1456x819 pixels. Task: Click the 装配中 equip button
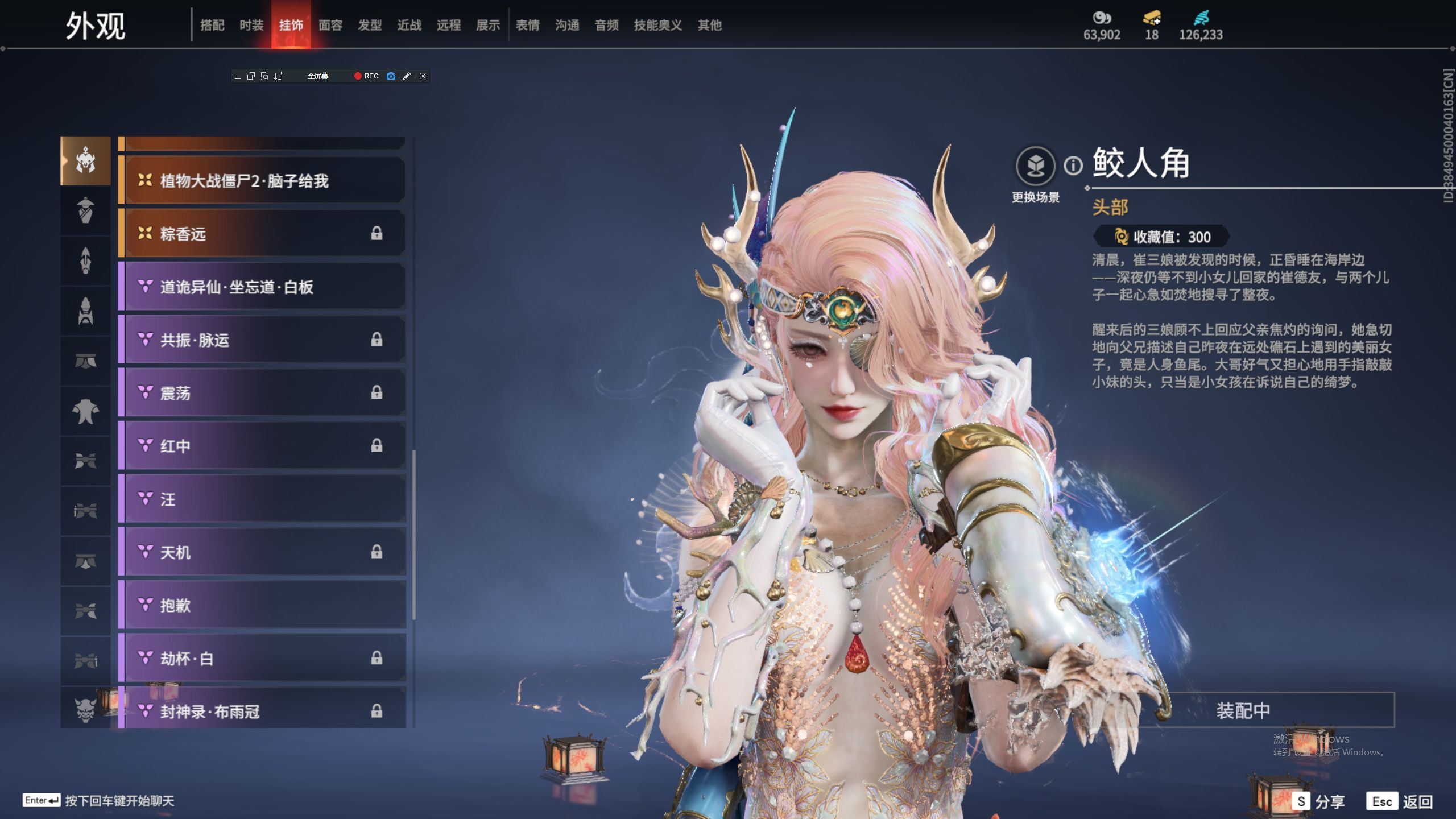[x=1243, y=710]
